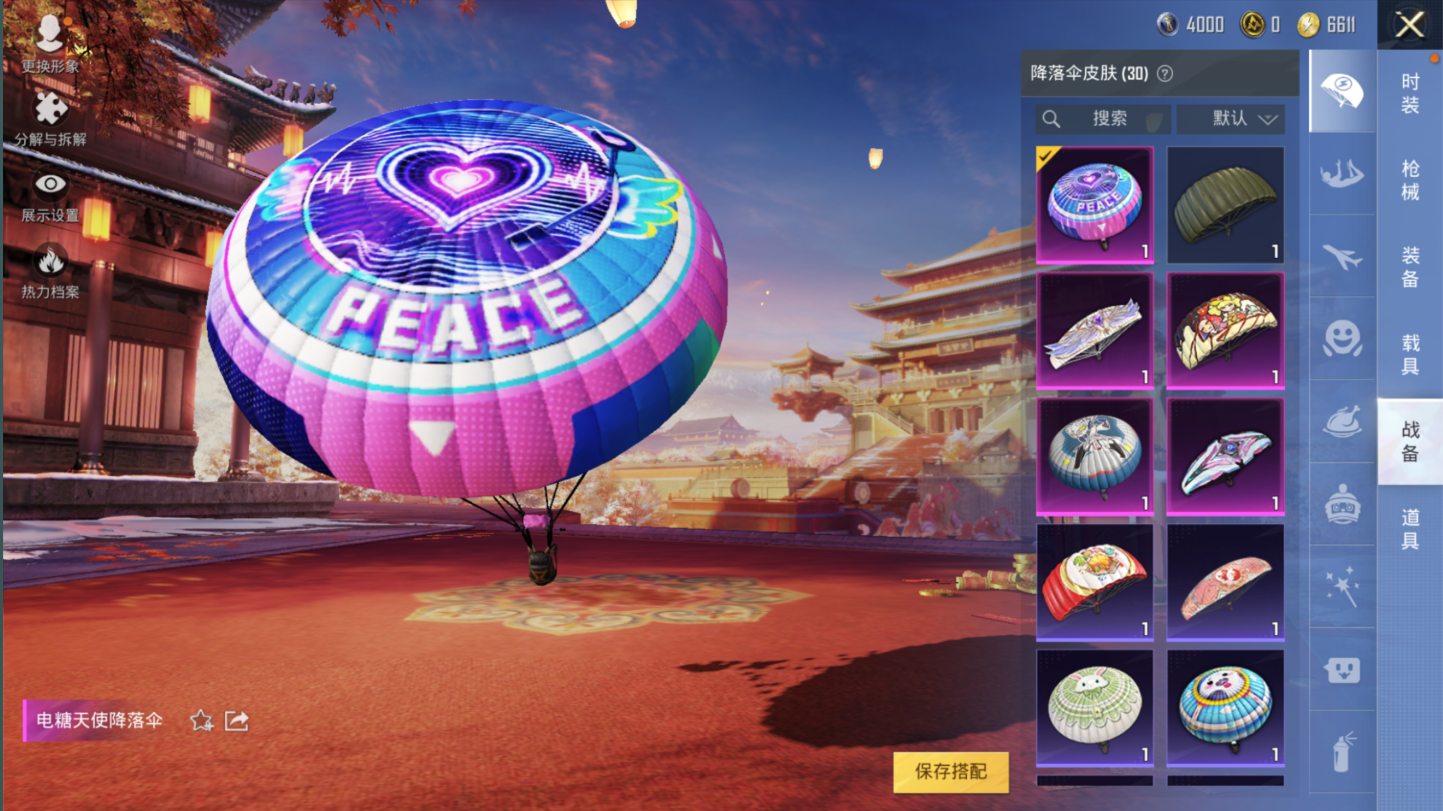Switch to the 枪械 firearms tab
1443x811 pixels.
pos(1410,180)
